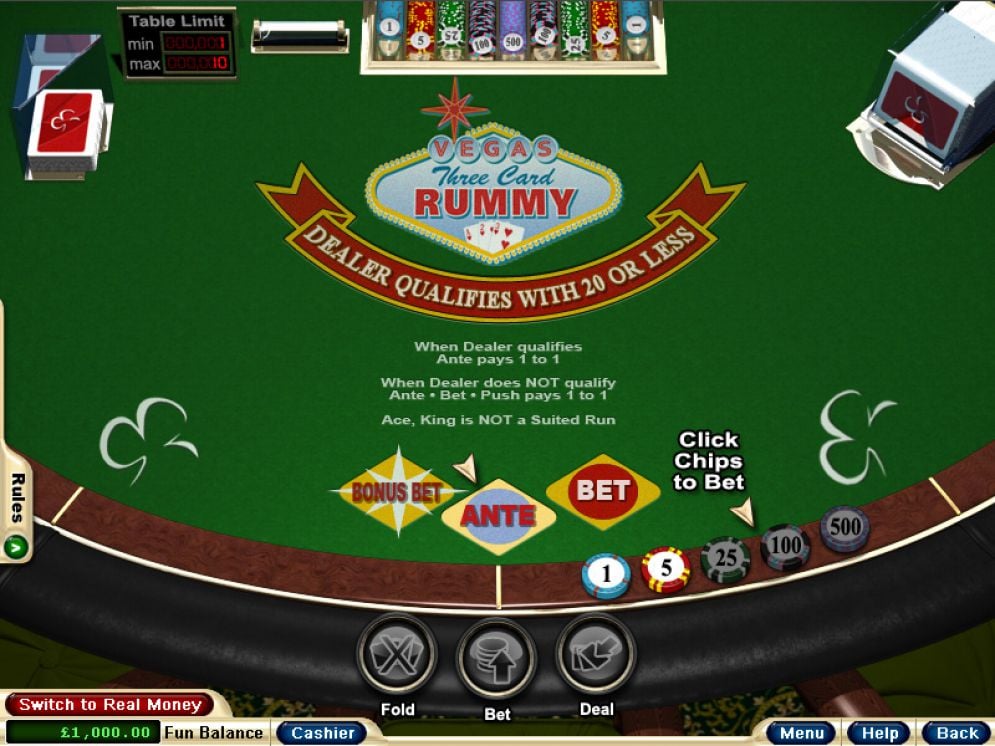
Task: Choose the 25 chip to bet
Action: [x=725, y=558]
